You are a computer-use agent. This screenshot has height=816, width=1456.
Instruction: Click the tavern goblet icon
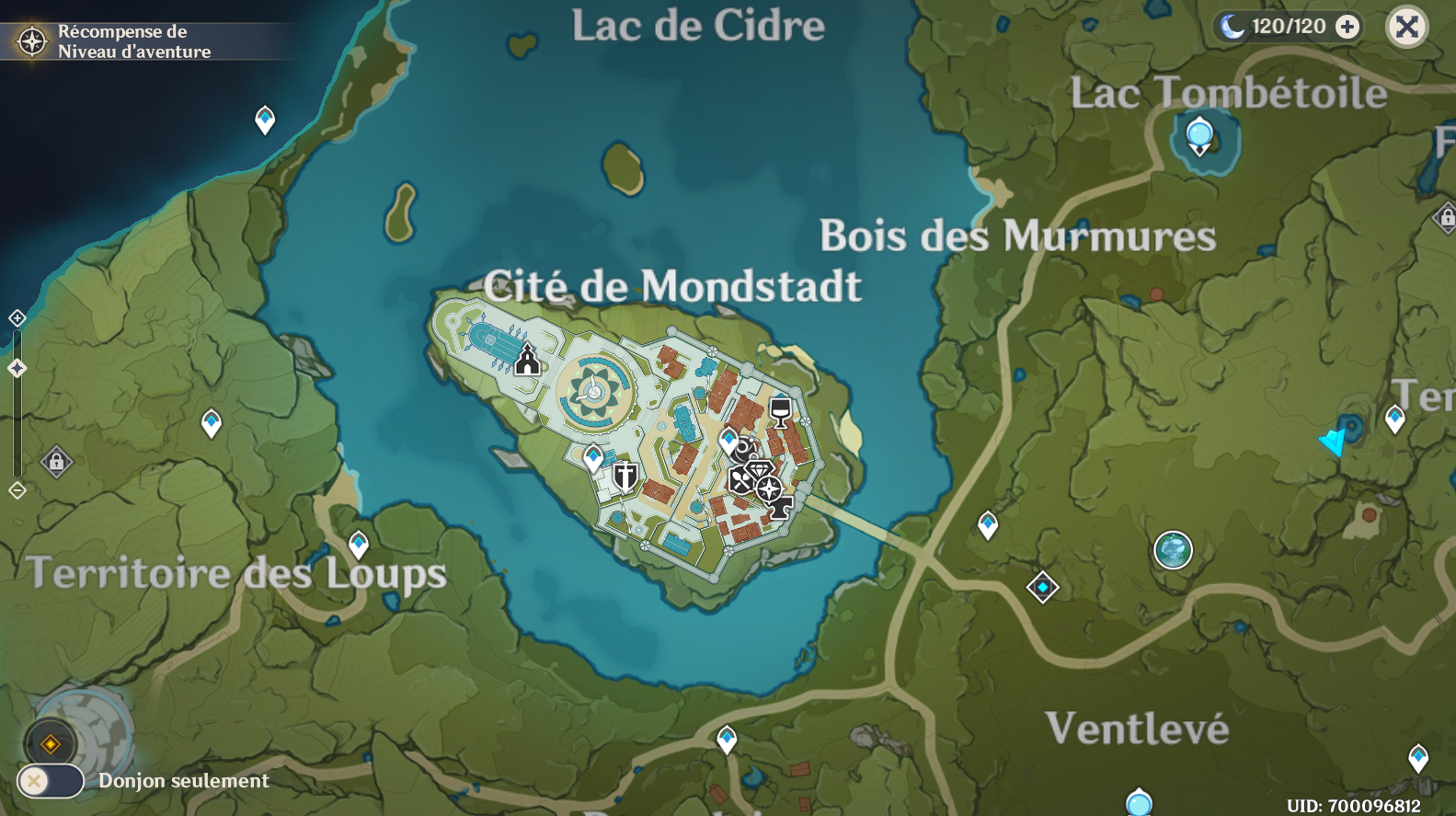click(780, 413)
